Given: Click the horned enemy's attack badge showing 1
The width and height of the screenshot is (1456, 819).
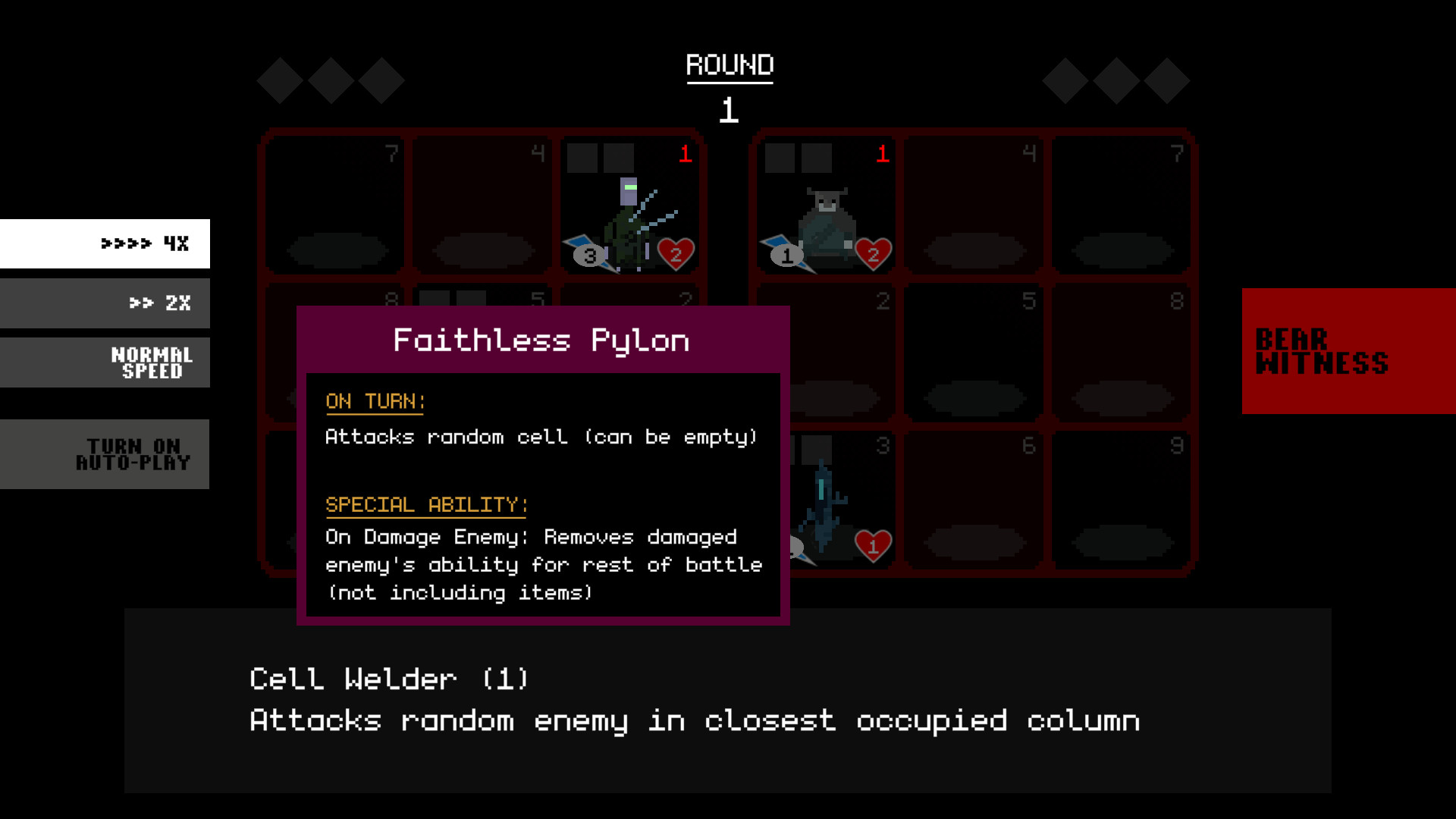Looking at the screenshot, I should click(x=786, y=254).
